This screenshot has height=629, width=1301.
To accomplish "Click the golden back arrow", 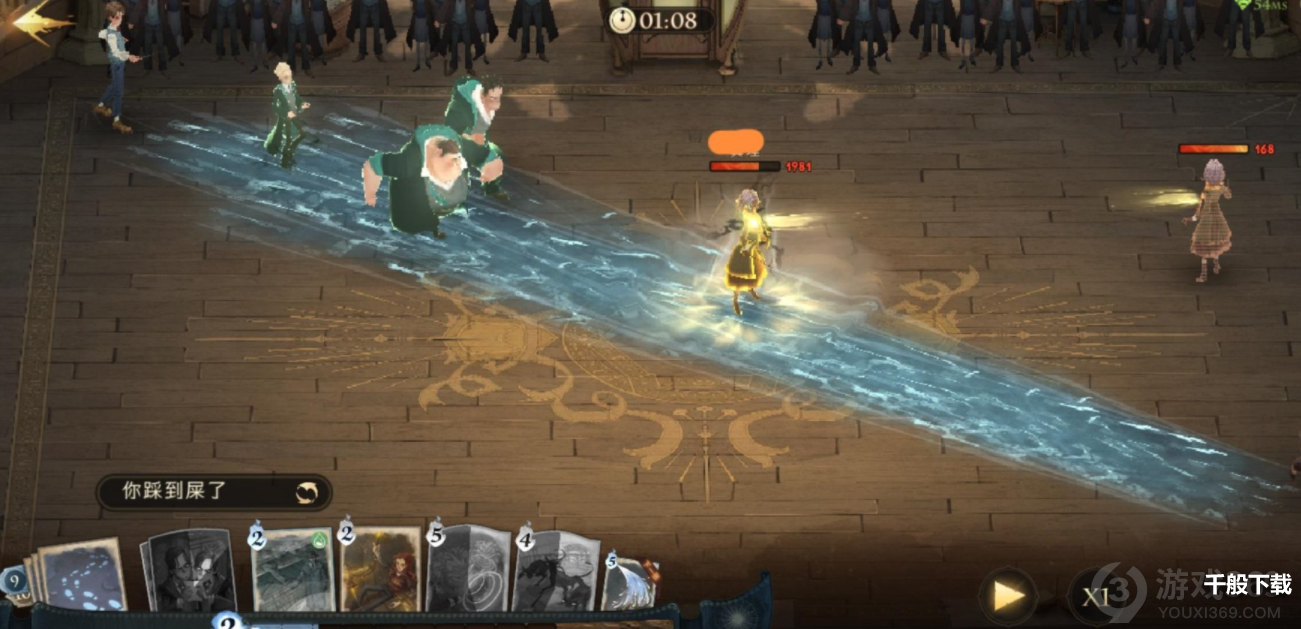I will pyautogui.click(x=40, y=22).
